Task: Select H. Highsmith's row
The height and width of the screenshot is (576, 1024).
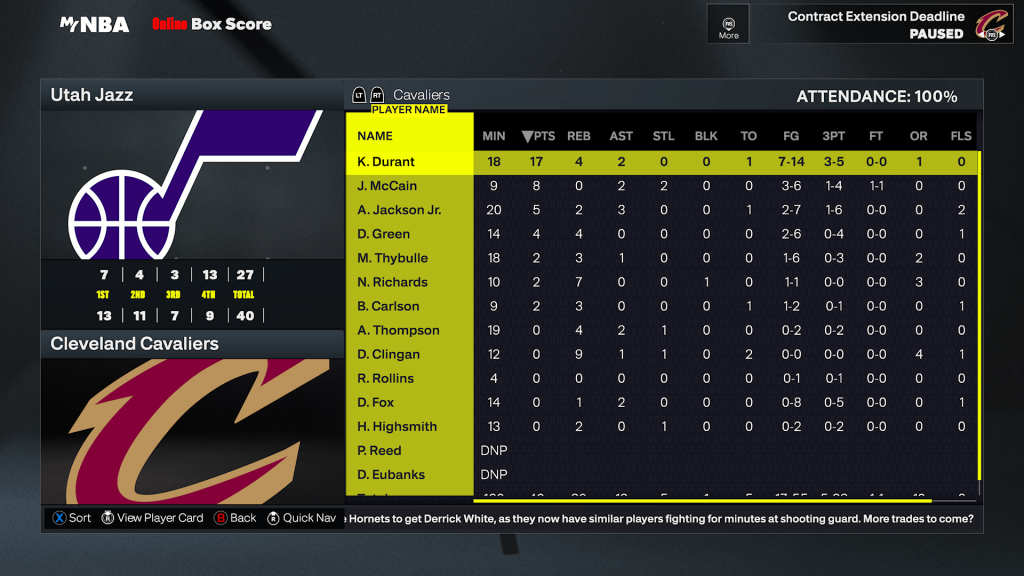Action: pyautogui.click(x=397, y=426)
